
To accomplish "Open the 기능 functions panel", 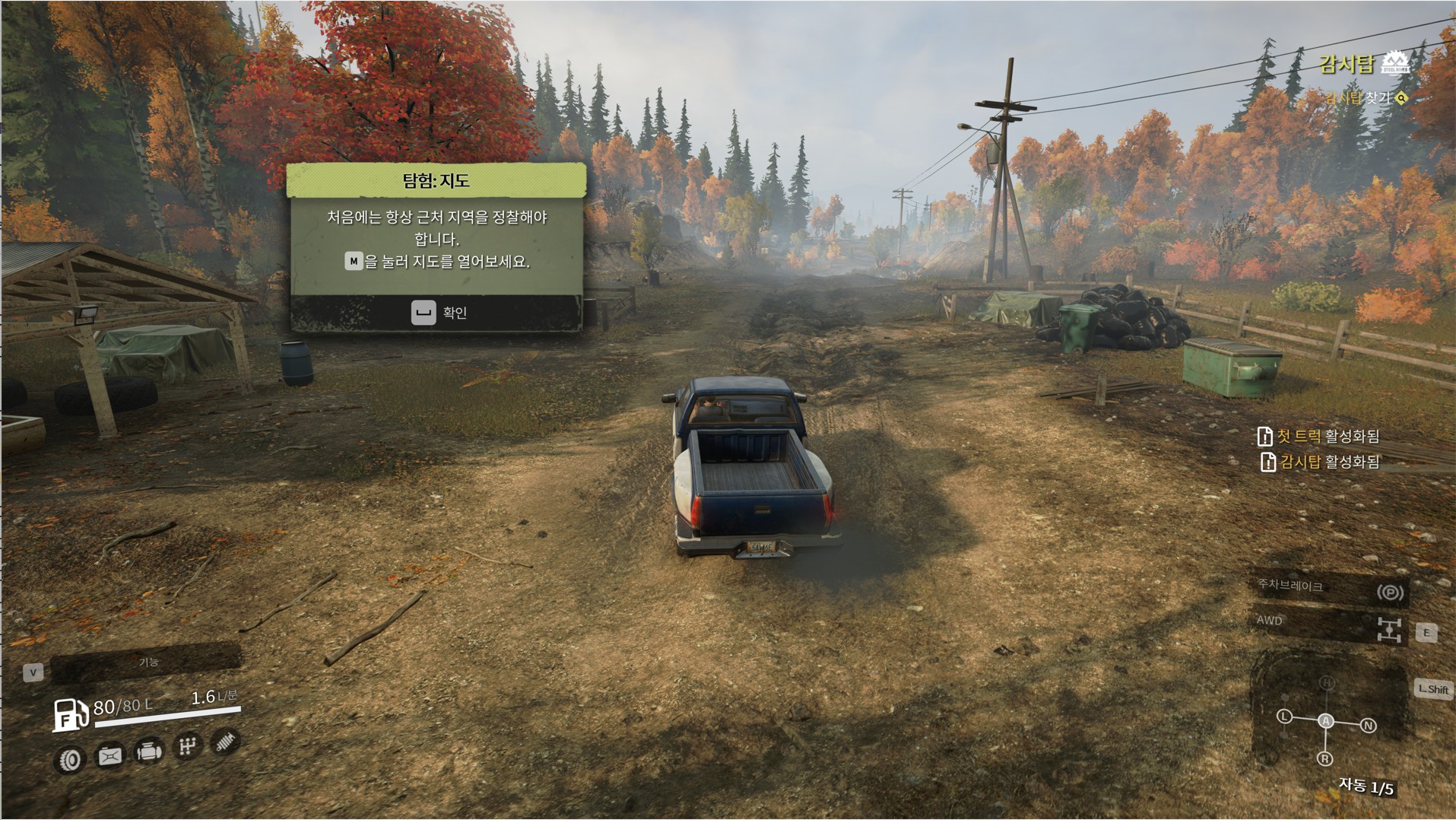I will 147,663.
